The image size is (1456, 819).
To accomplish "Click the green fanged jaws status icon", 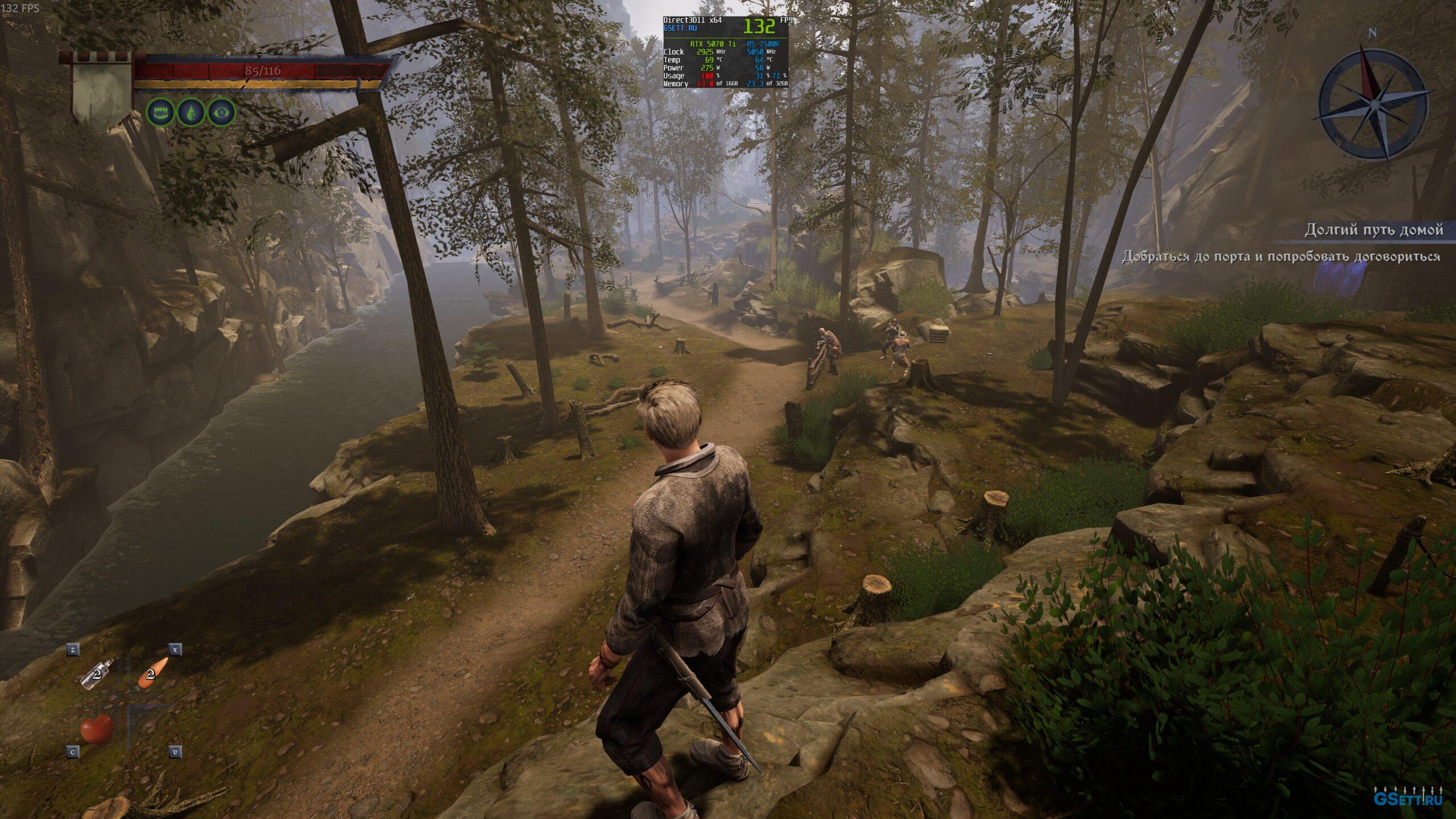I will coord(160,112).
